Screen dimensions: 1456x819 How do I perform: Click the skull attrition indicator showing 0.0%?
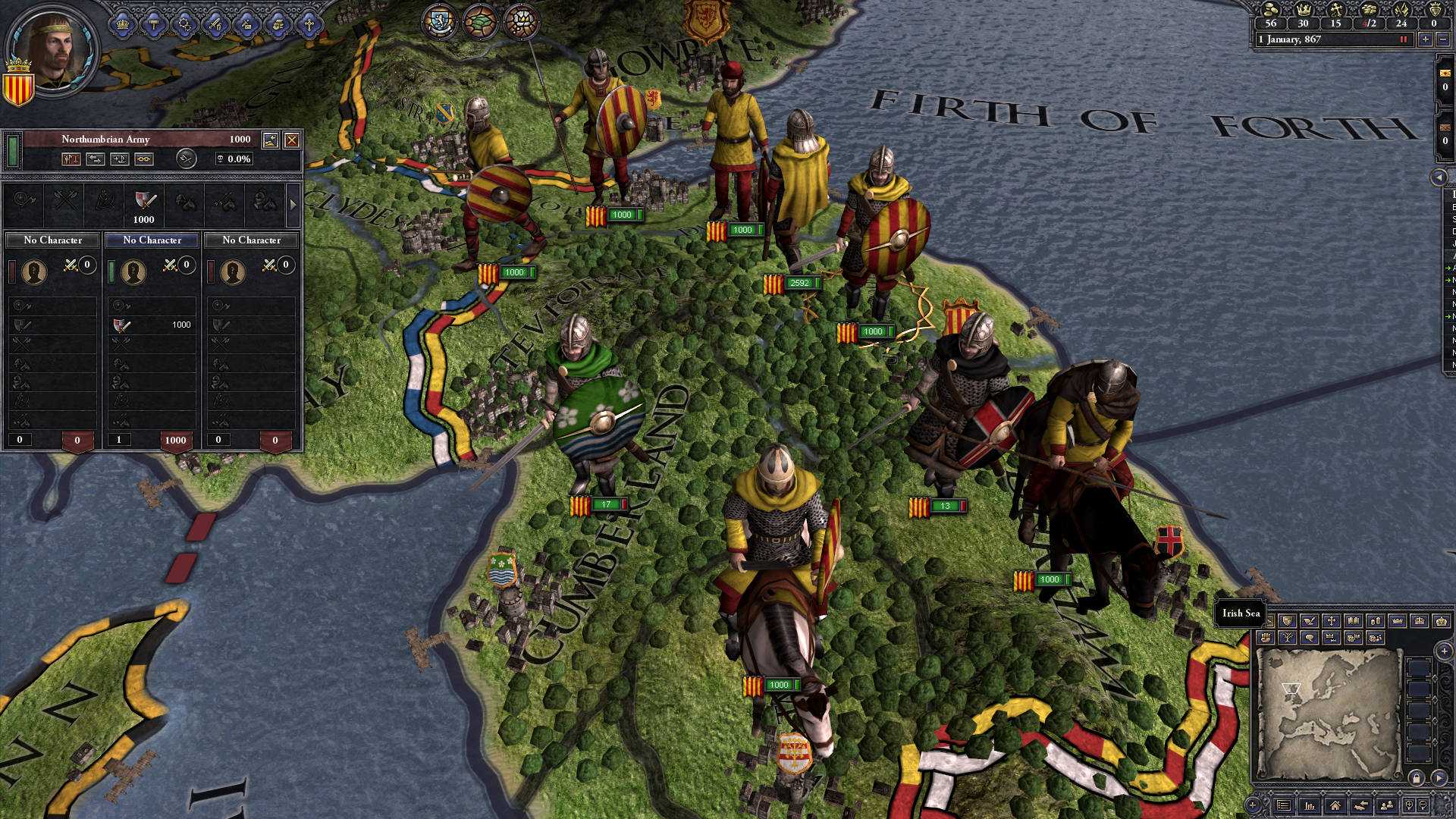coord(234,158)
